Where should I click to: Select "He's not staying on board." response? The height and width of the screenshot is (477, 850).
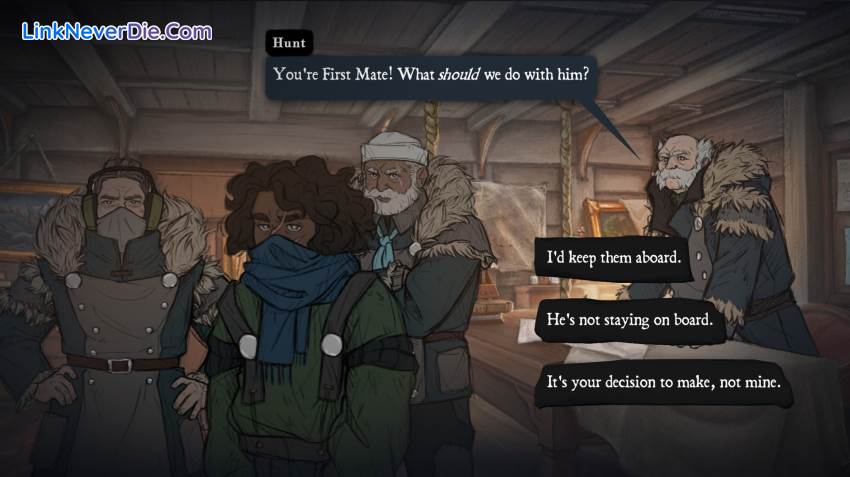click(629, 320)
